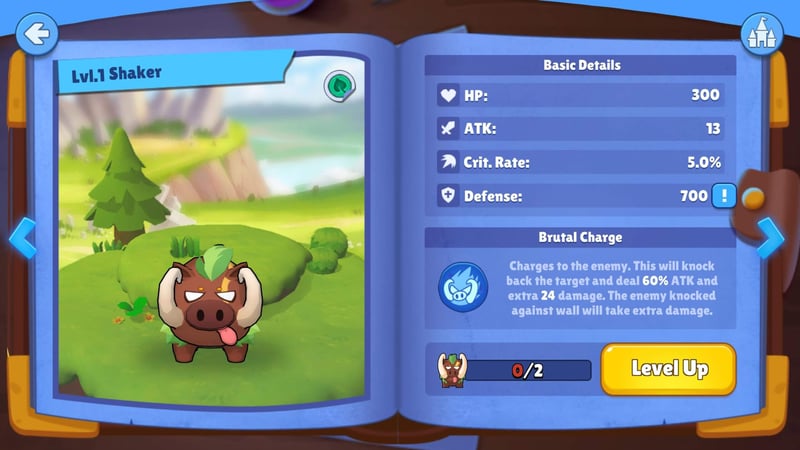Tap the green rotate icon on portrait
The height and width of the screenshot is (450, 800).
(x=340, y=87)
